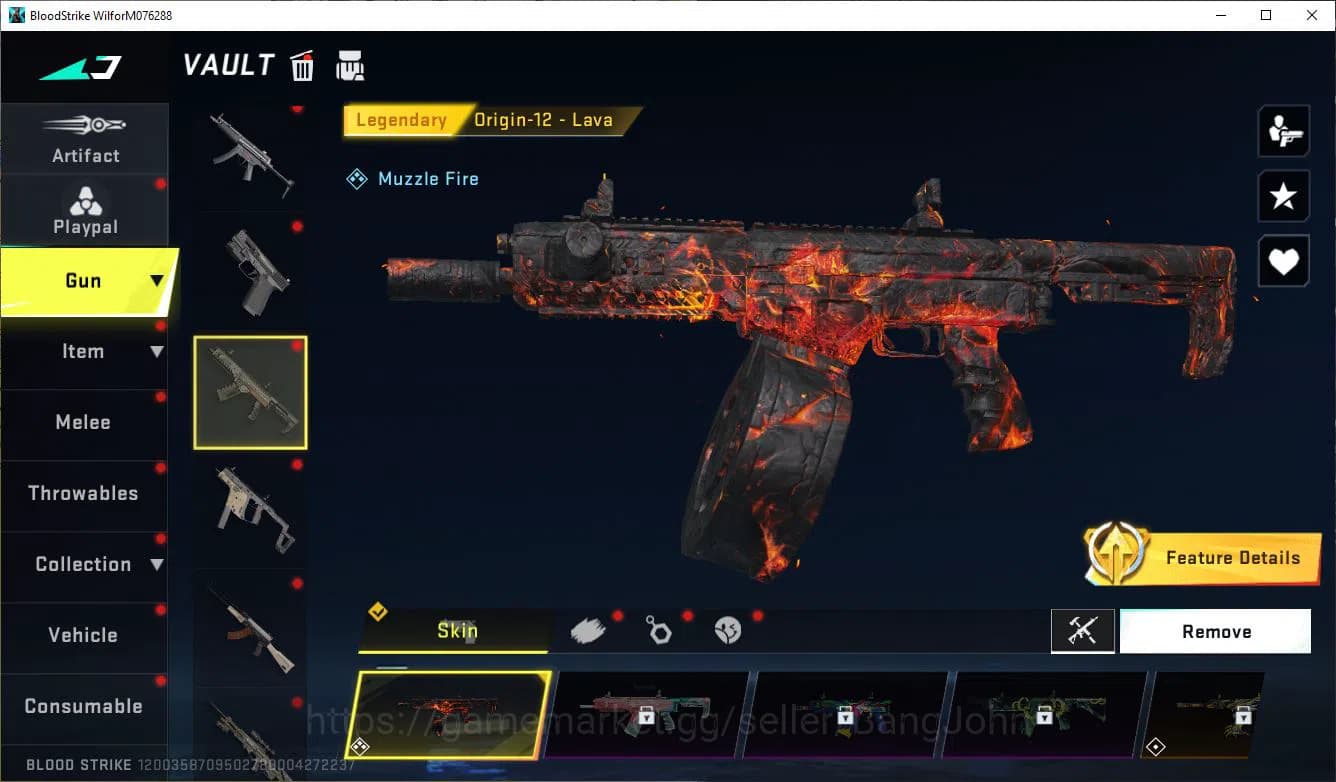Open the Playpal menu section
The width and height of the screenshot is (1336, 782).
click(85, 210)
